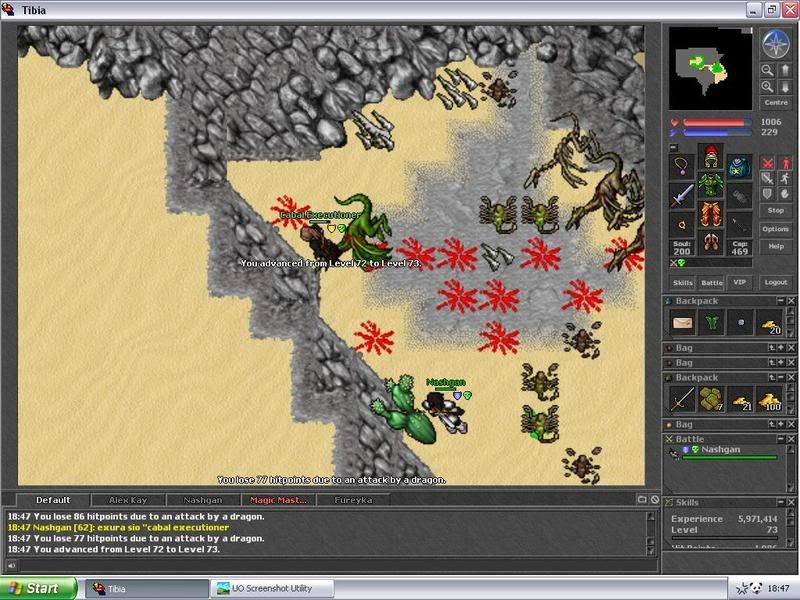
Task: Select the stack of 100 gold coins
Action: click(769, 400)
